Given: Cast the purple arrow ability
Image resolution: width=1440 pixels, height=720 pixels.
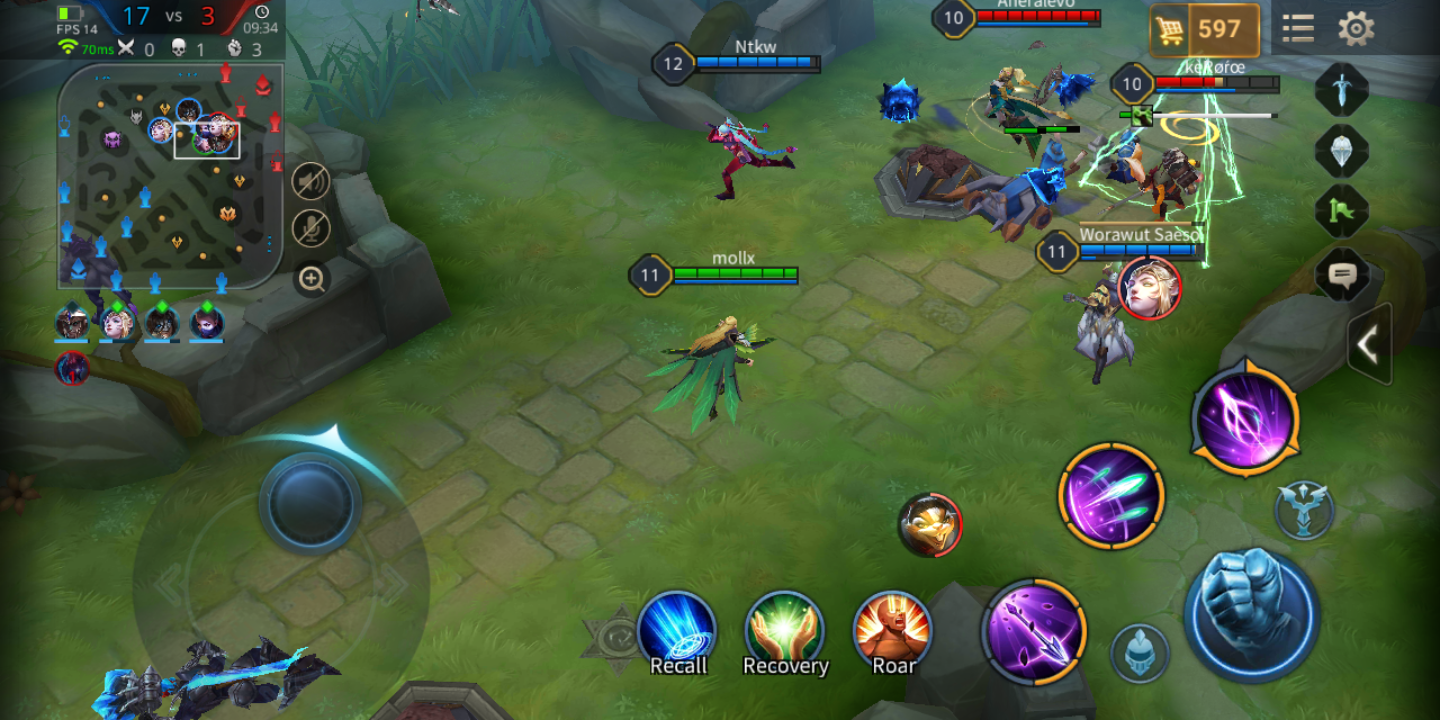Looking at the screenshot, I should point(1033,631).
